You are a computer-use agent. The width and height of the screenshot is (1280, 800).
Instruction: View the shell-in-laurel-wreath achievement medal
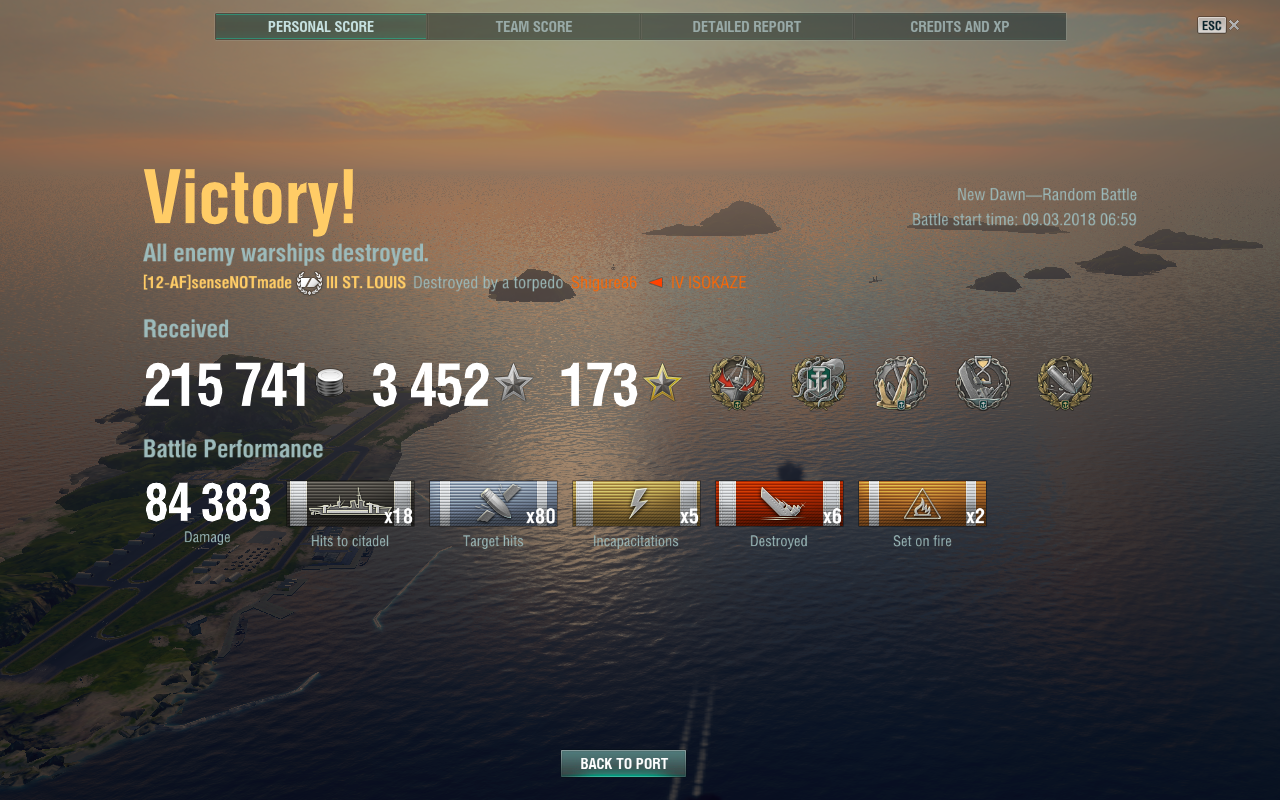coord(1065,383)
